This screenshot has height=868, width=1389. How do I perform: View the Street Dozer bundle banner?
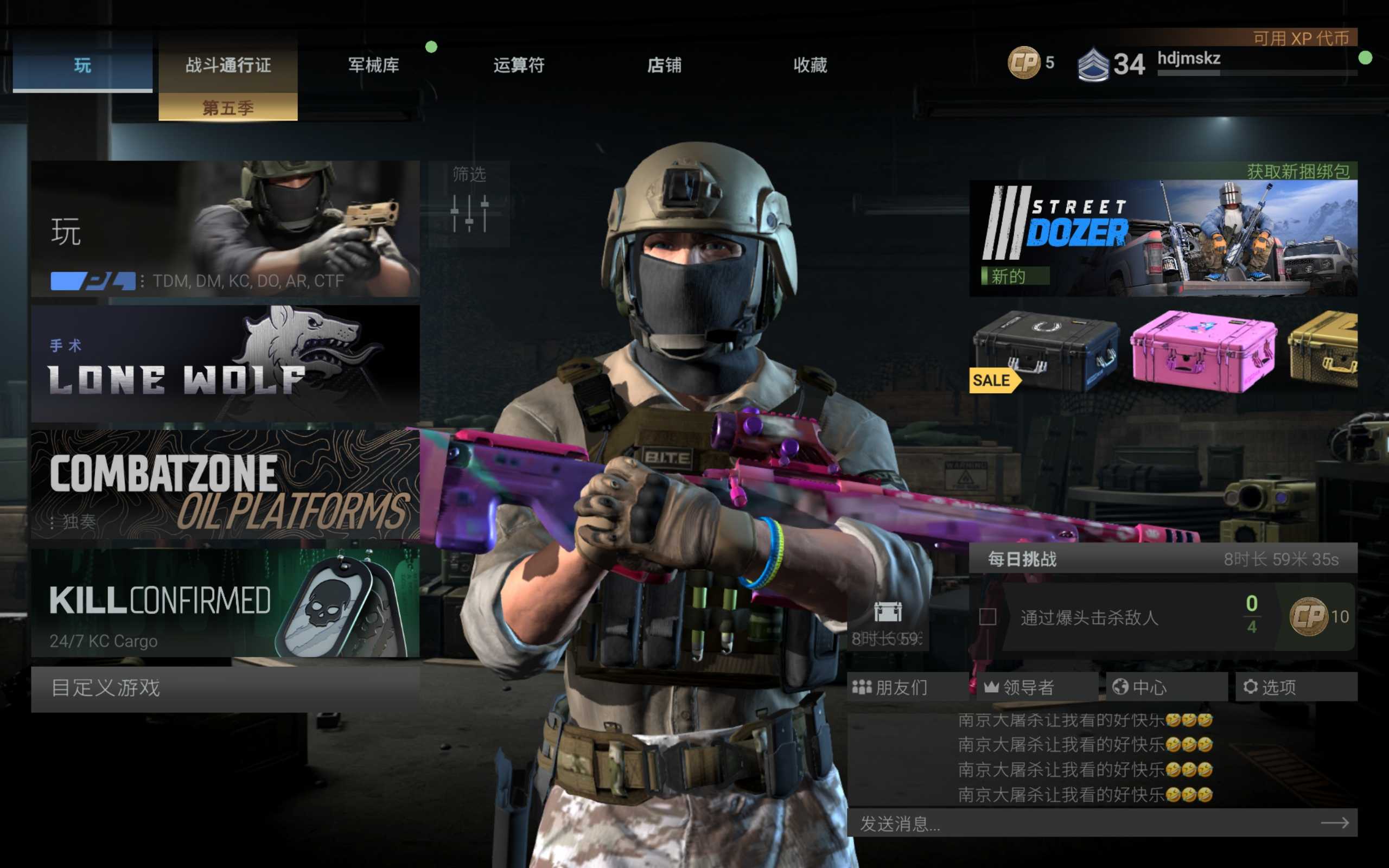pyautogui.click(x=1163, y=238)
